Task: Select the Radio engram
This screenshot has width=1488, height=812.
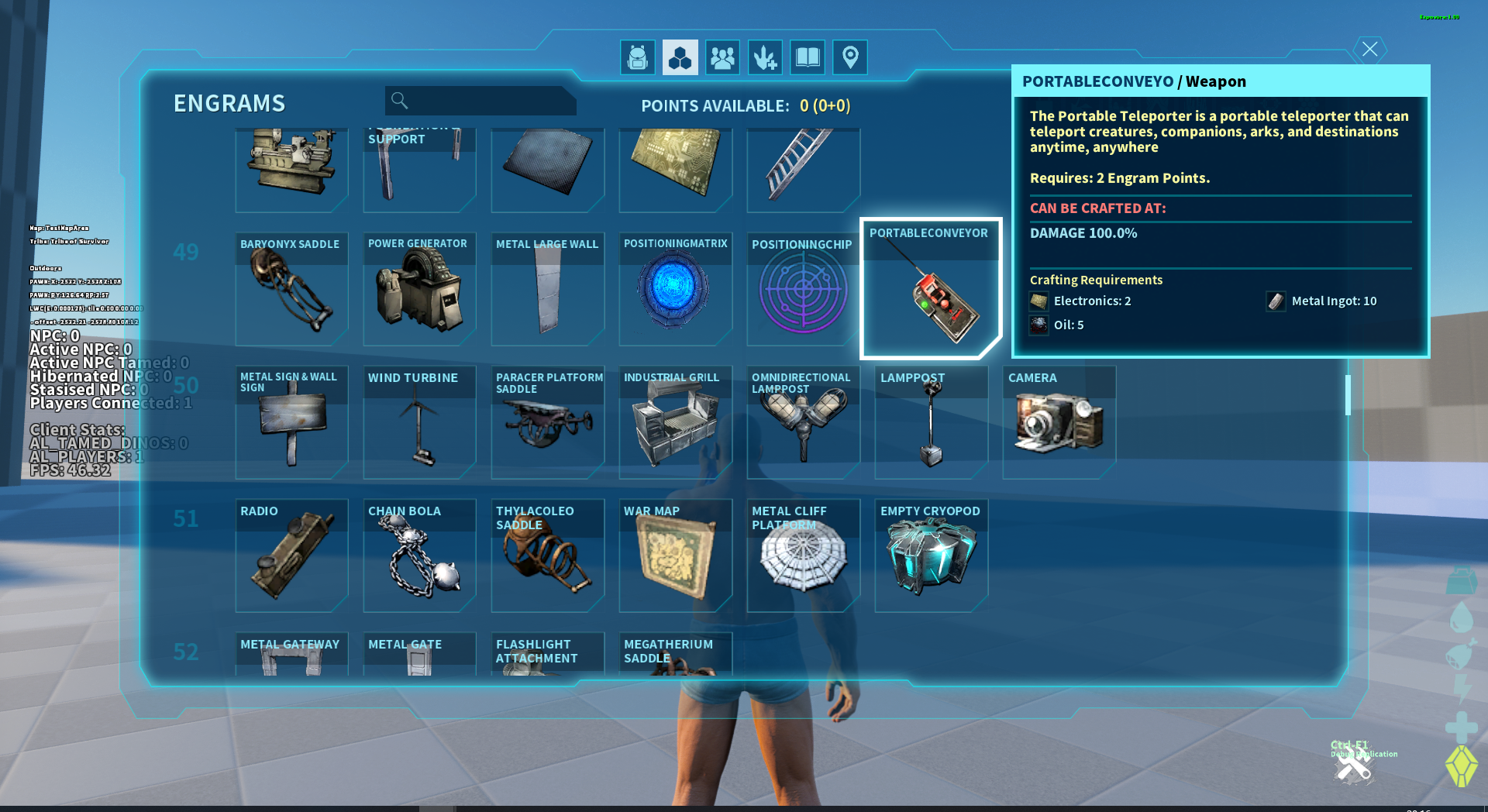Action: pyautogui.click(x=291, y=556)
